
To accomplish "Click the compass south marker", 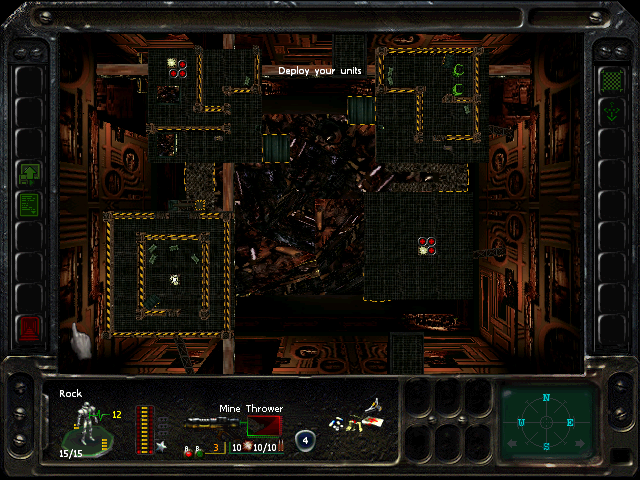I will coord(547,446).
